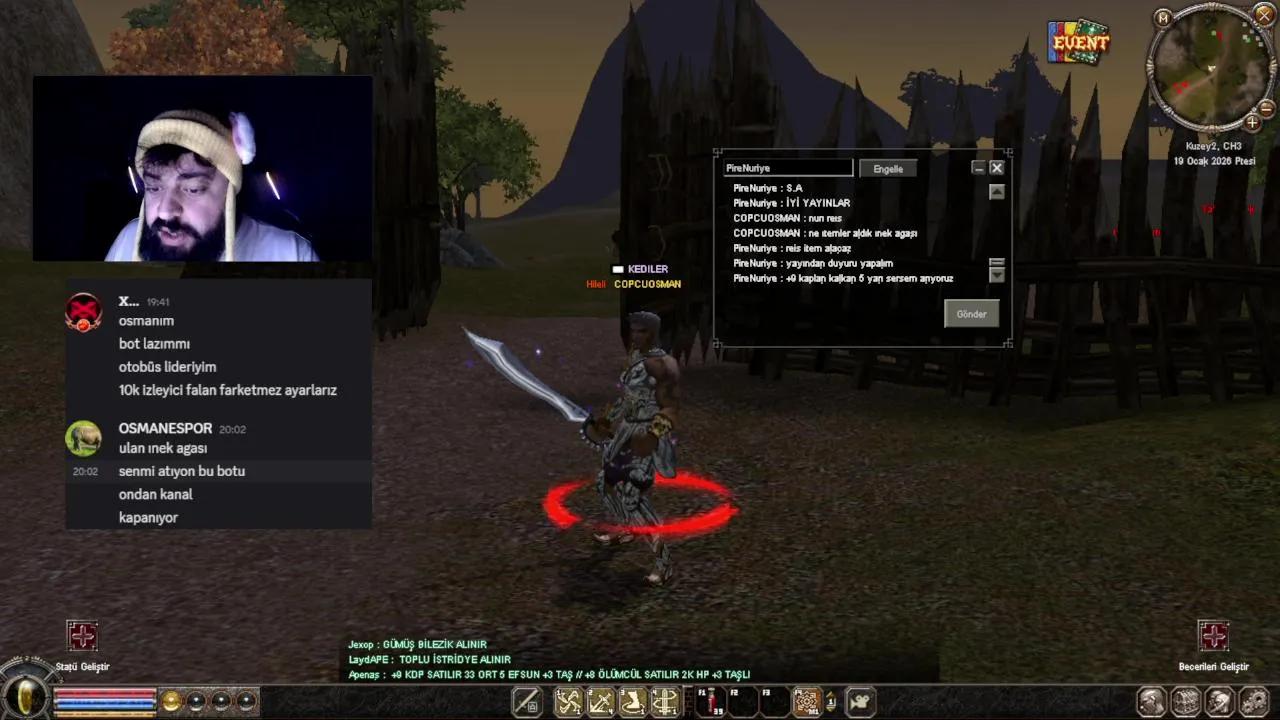Zoom in the minimap with the plus button
Screen dimensions: 1280x720
click(x=1252, y=123)
